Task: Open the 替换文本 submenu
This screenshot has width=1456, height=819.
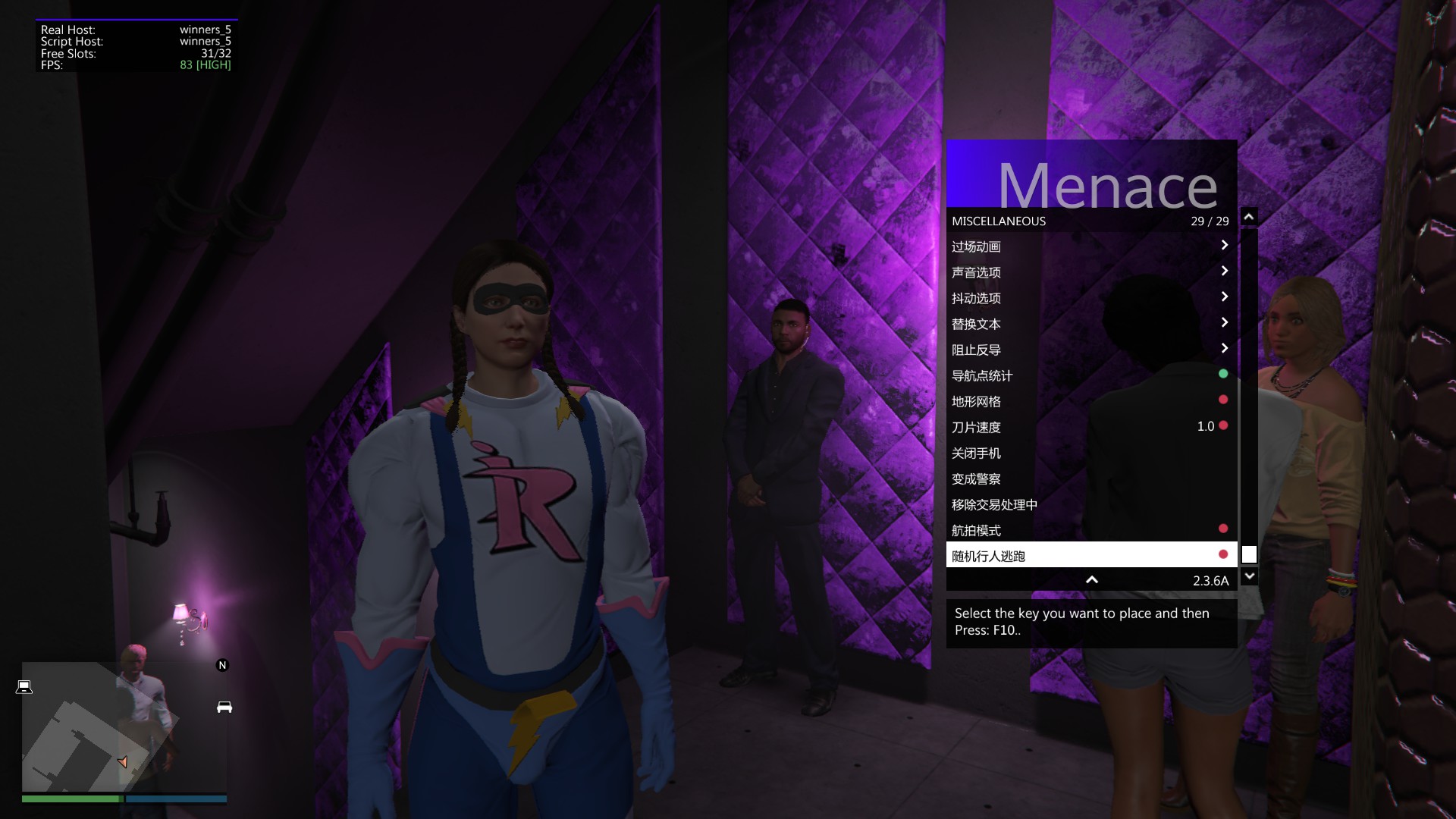Action: (x=1090, y=324)
